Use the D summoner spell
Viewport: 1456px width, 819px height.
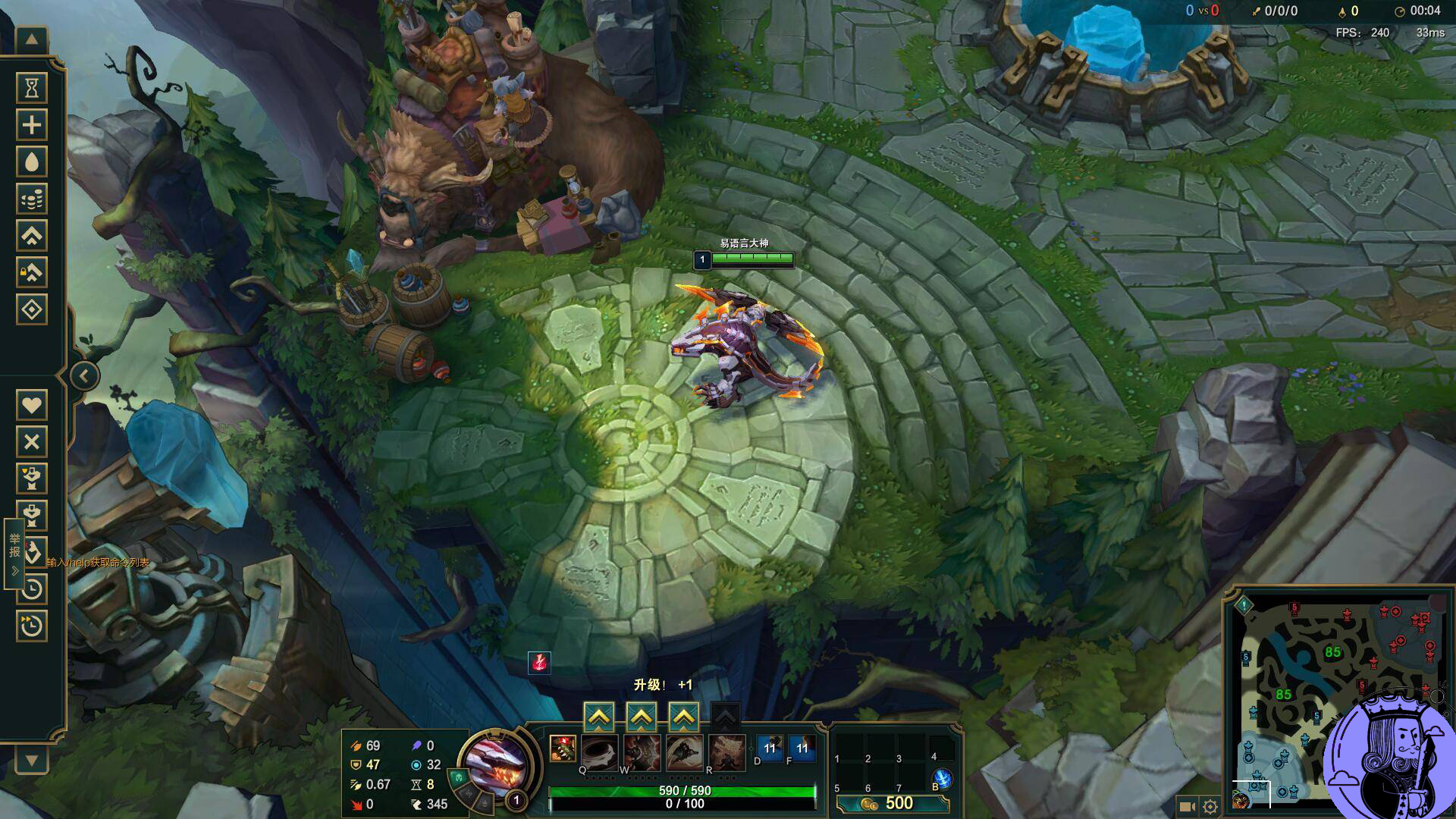coord(770,748)
